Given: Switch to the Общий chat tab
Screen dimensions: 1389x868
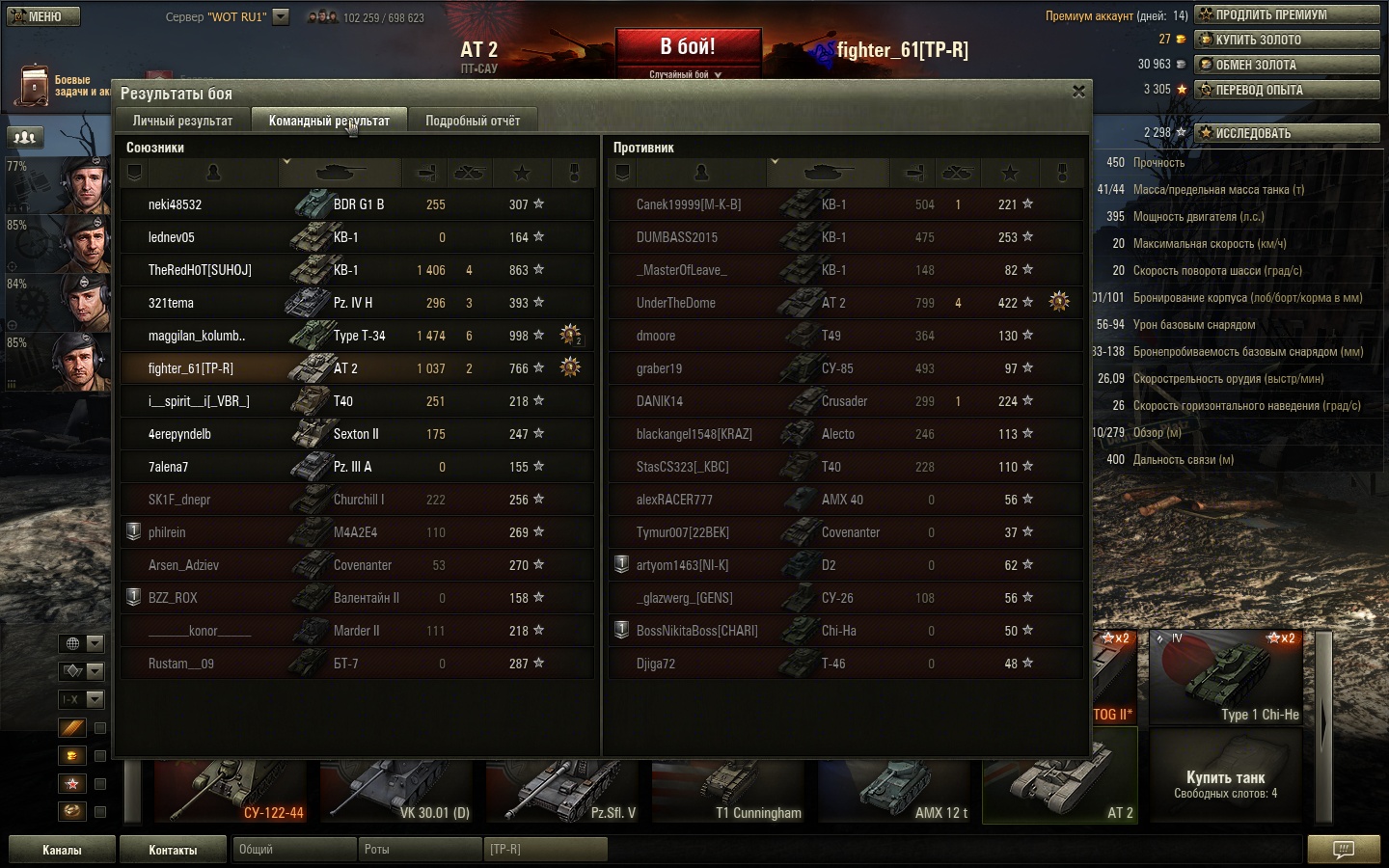Looking at the screenshot, I should [293, 850].
